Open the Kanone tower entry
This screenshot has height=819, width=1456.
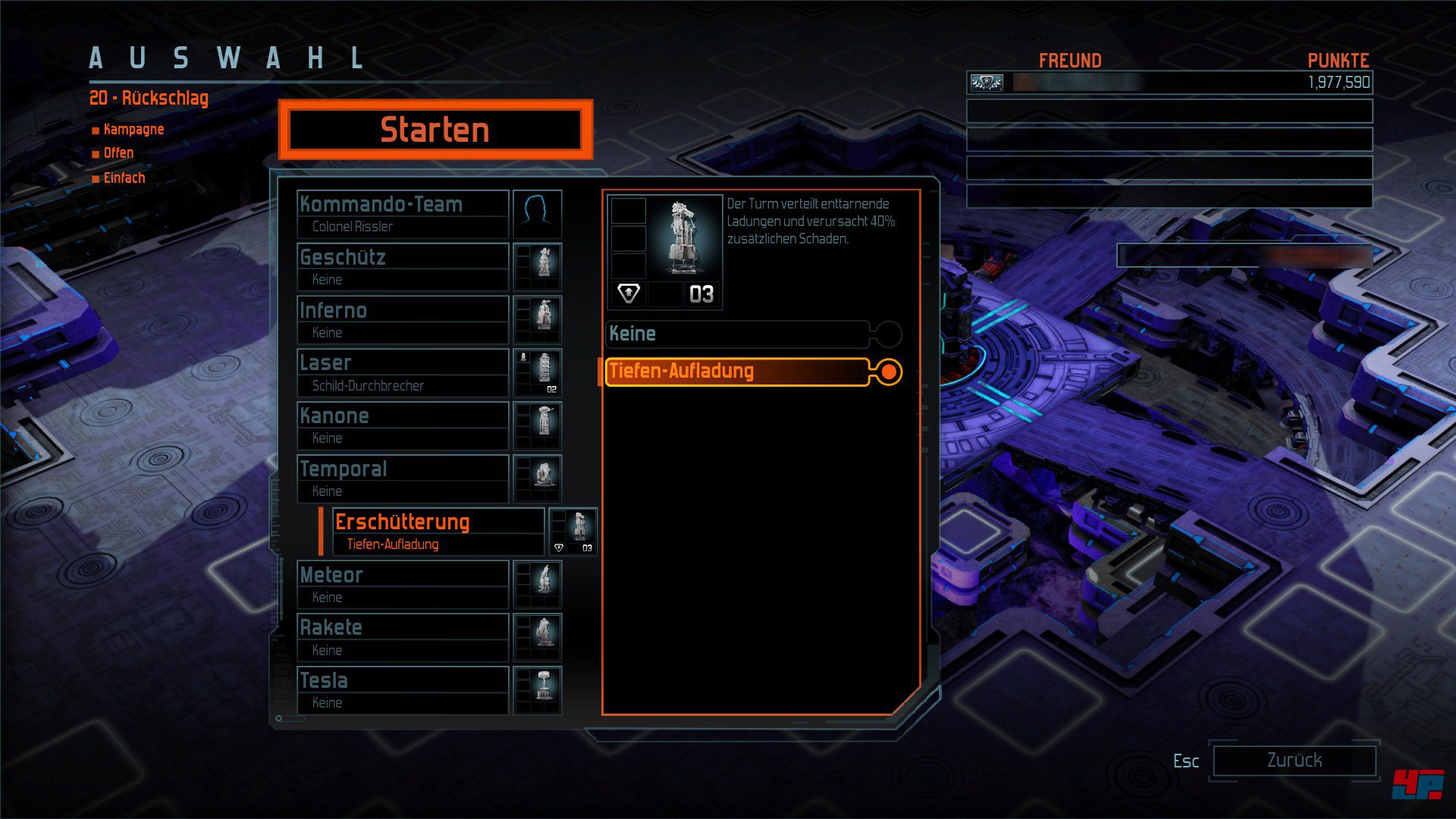[403, 426]
